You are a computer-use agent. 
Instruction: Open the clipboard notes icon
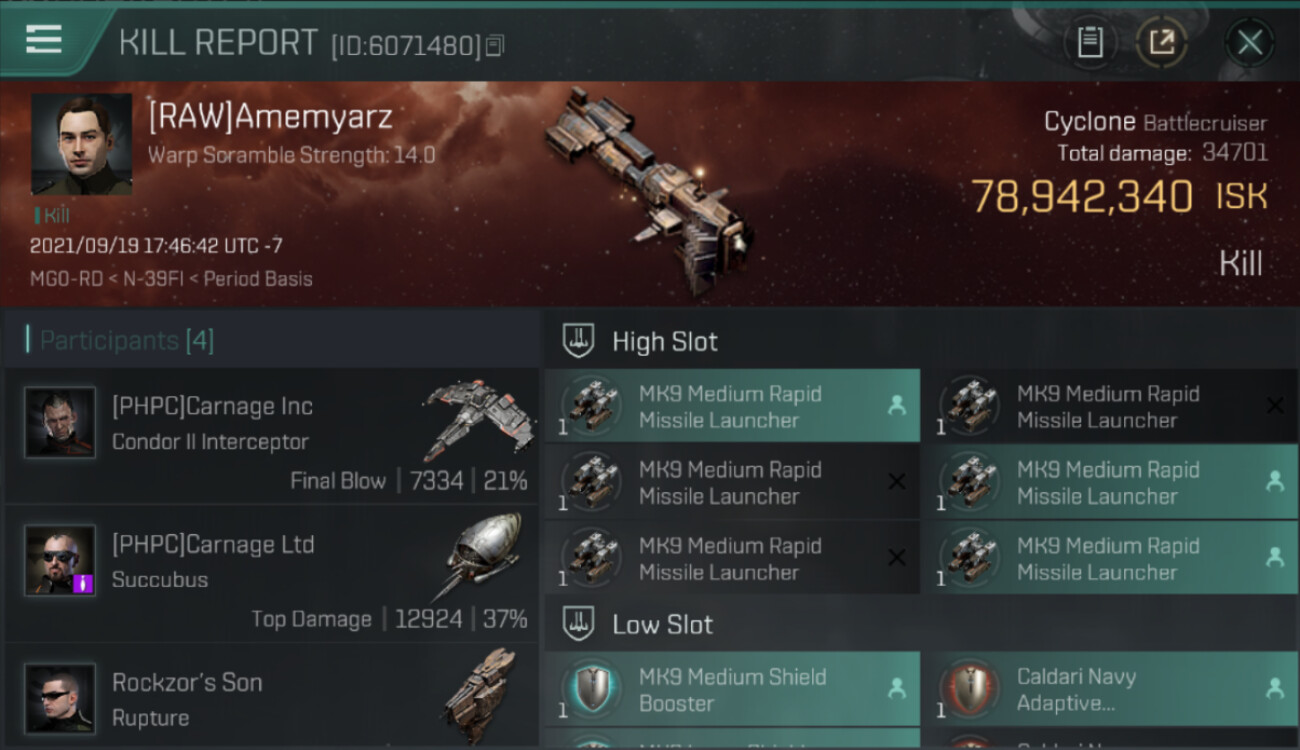coord(1090,43)
